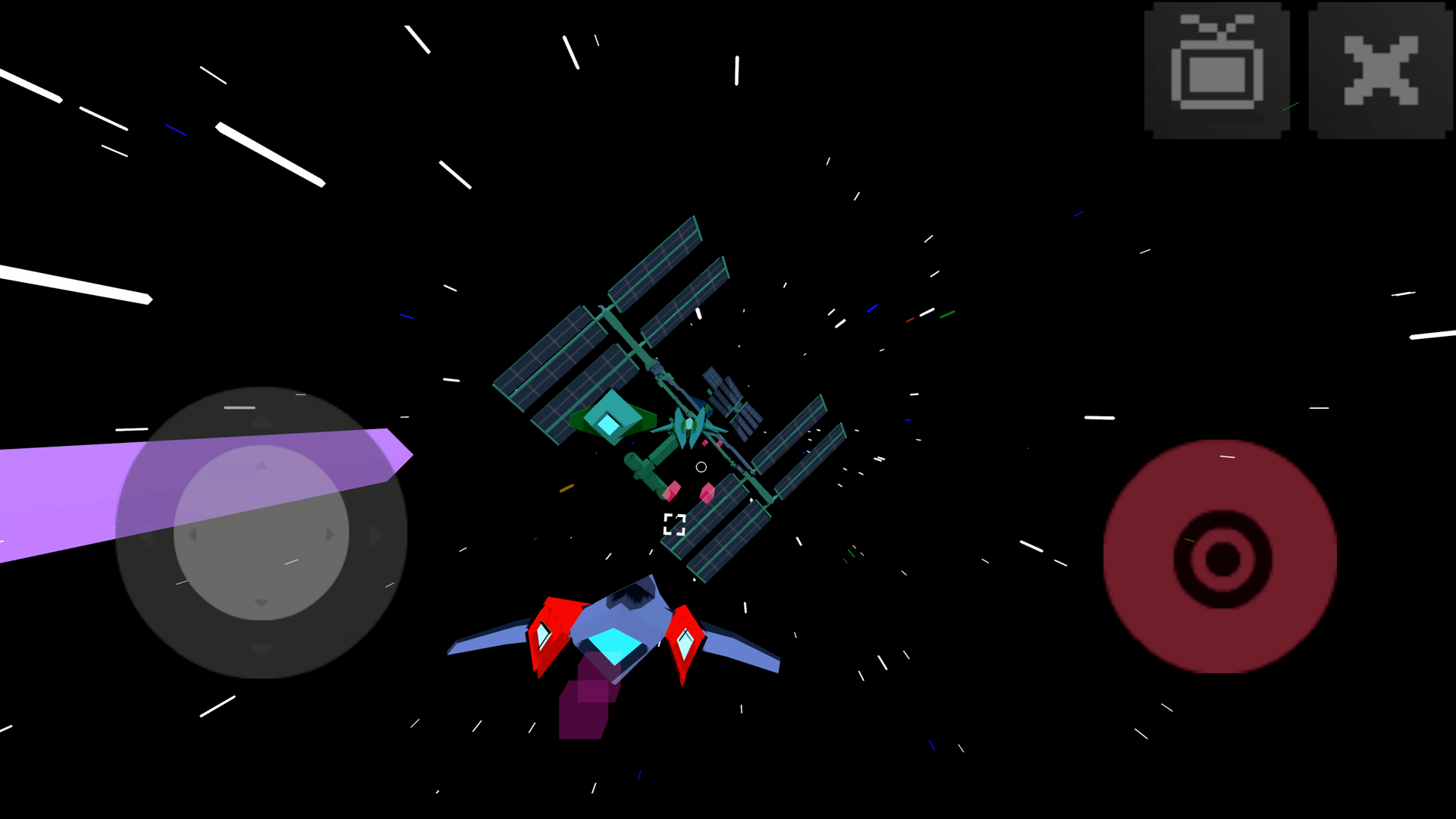The width and height of the screenshot is (1456, 819).
Task: Tap the pixelated X quit icon
Action: click(1382, 68)
